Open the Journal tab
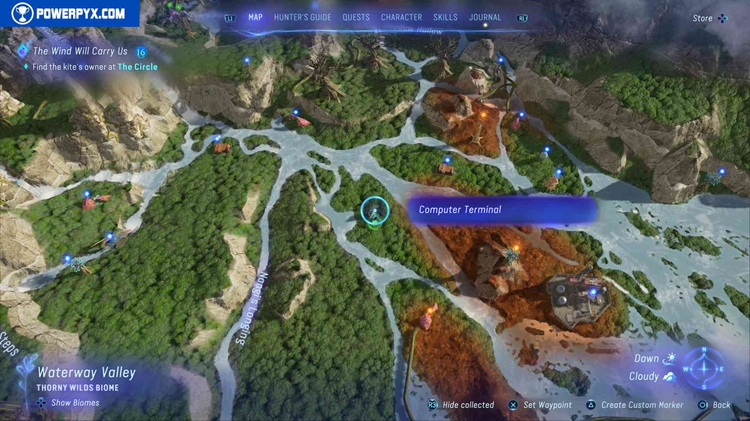 [x=486, y=17]
